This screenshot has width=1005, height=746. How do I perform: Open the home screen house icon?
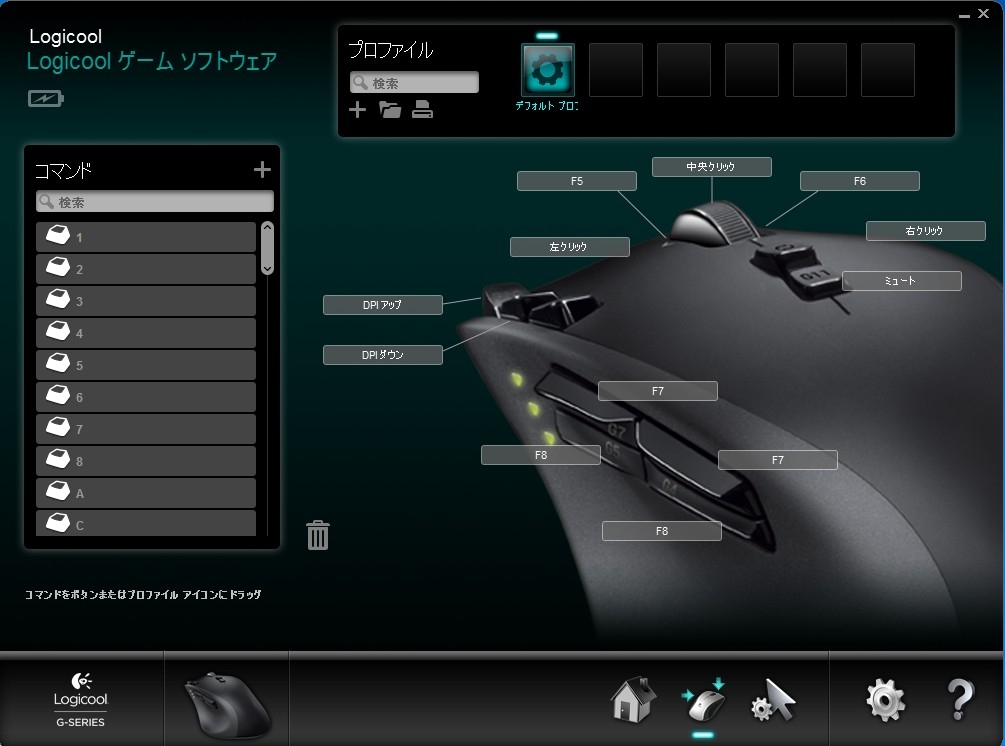[634, 699]
